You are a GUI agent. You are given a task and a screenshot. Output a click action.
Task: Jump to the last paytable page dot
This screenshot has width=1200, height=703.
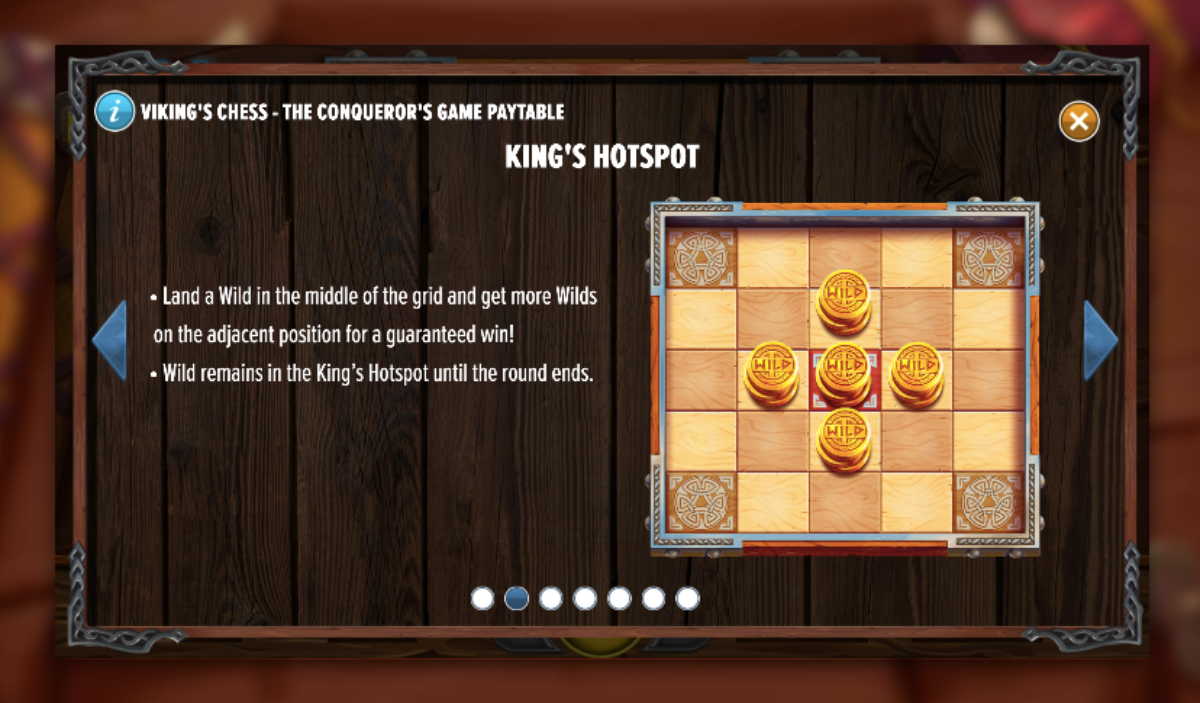pos(687,598)
